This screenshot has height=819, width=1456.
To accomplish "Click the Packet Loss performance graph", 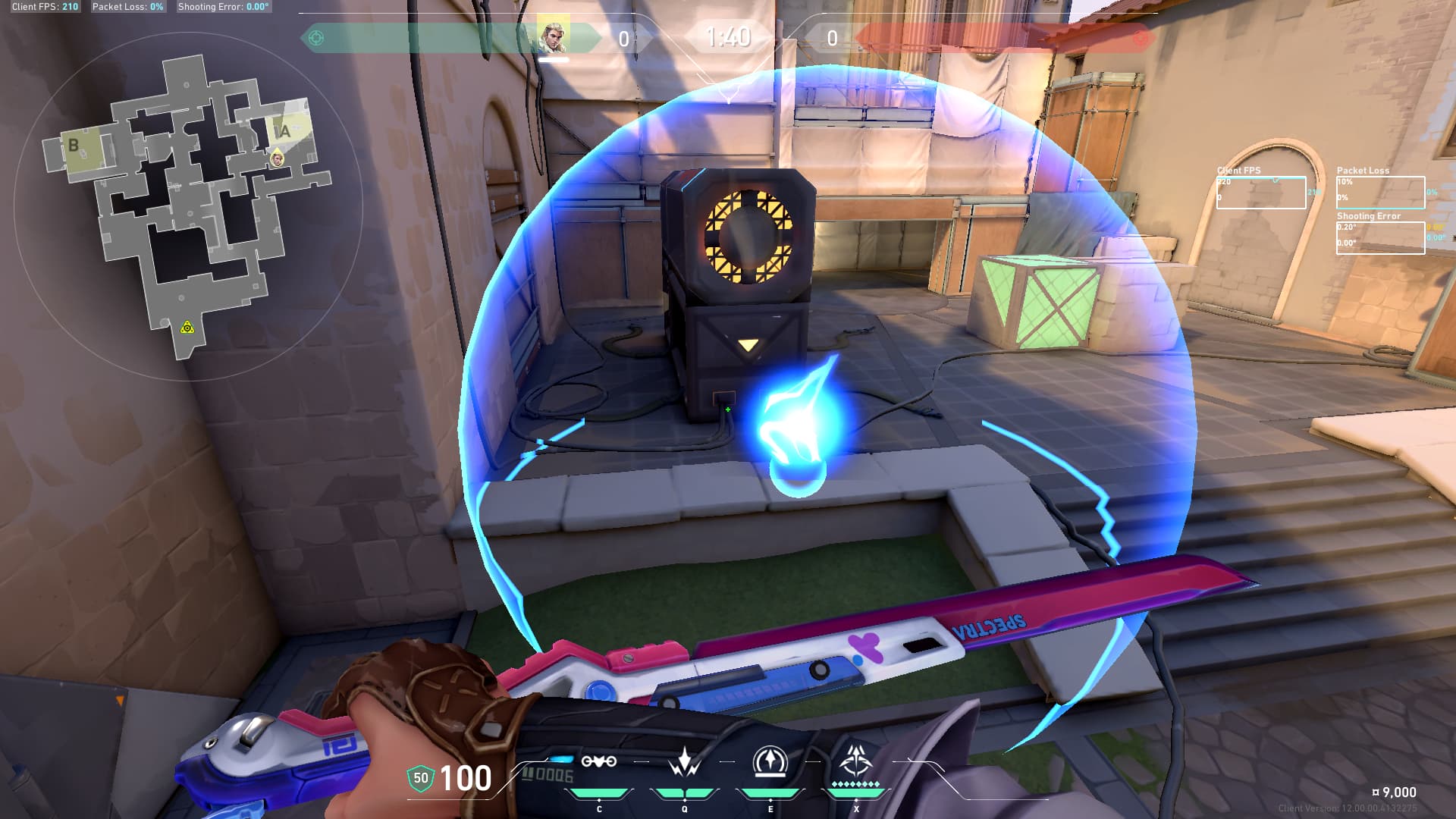I will pos(1380,193).
